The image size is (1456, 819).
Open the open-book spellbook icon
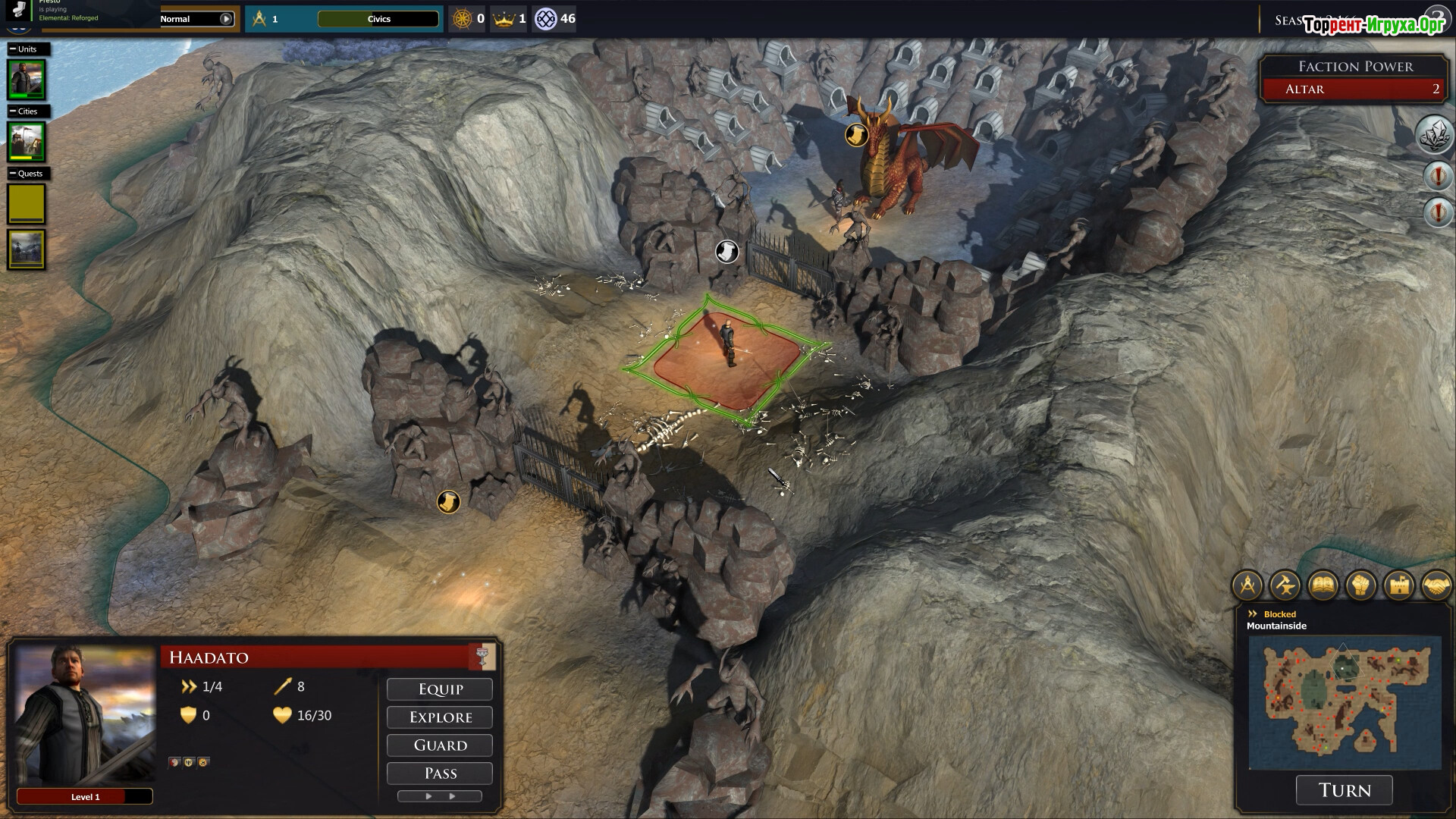tap(1323, 585)
